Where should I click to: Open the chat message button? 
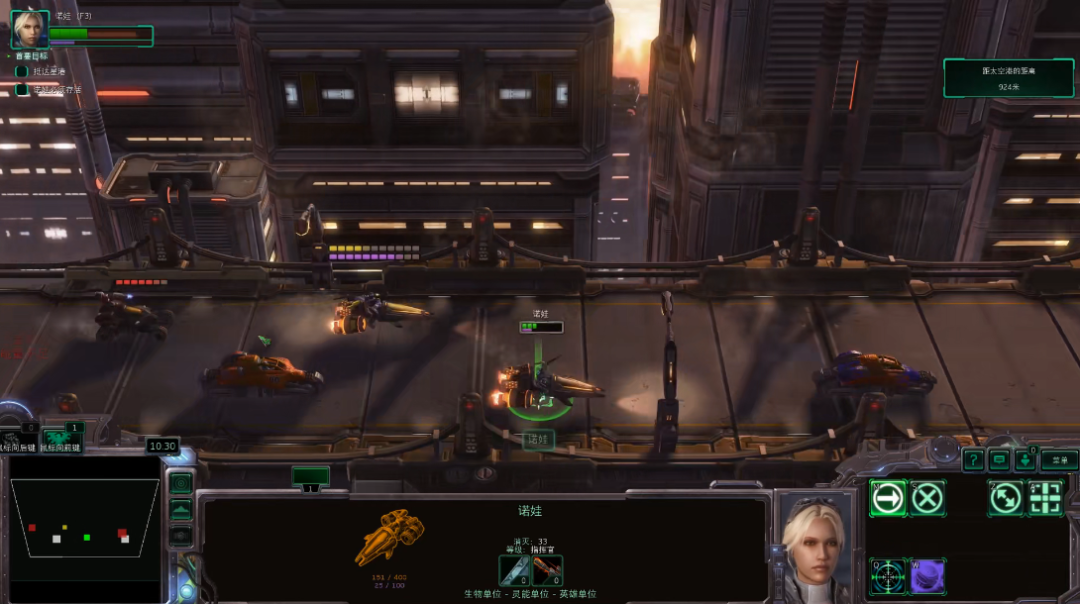coord(999,460)
